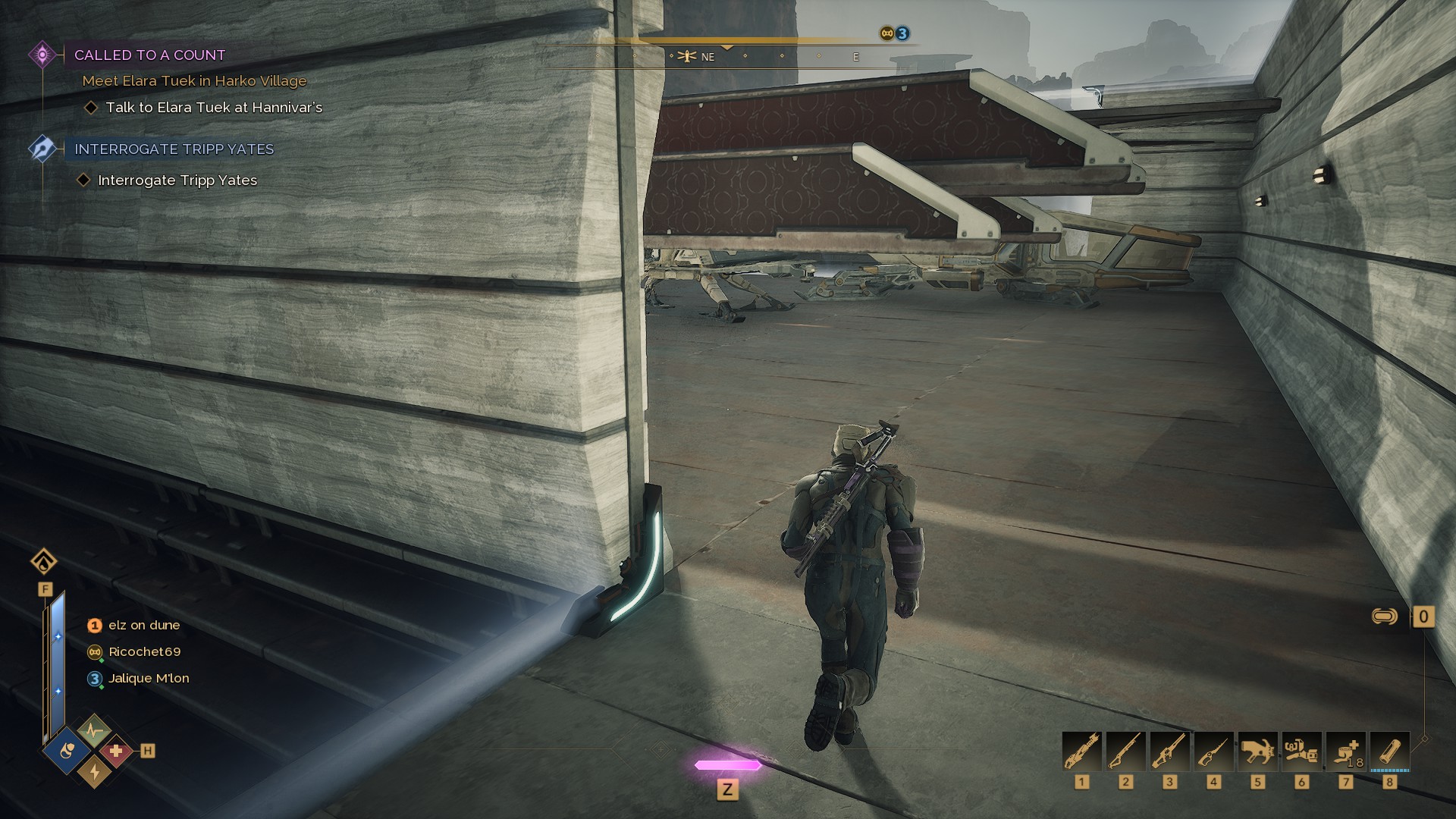Select party member Jalique M'lon
Screen dimensions: 1456x819
(x=148, y=679)
